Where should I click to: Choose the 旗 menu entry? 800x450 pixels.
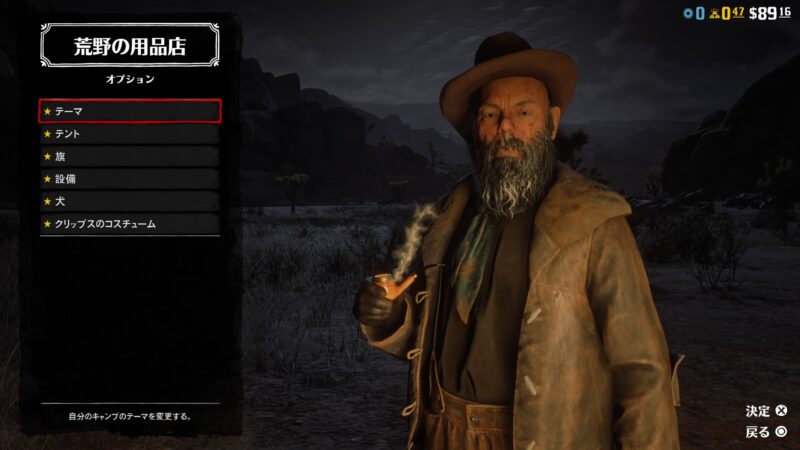[x=129, y=156]
